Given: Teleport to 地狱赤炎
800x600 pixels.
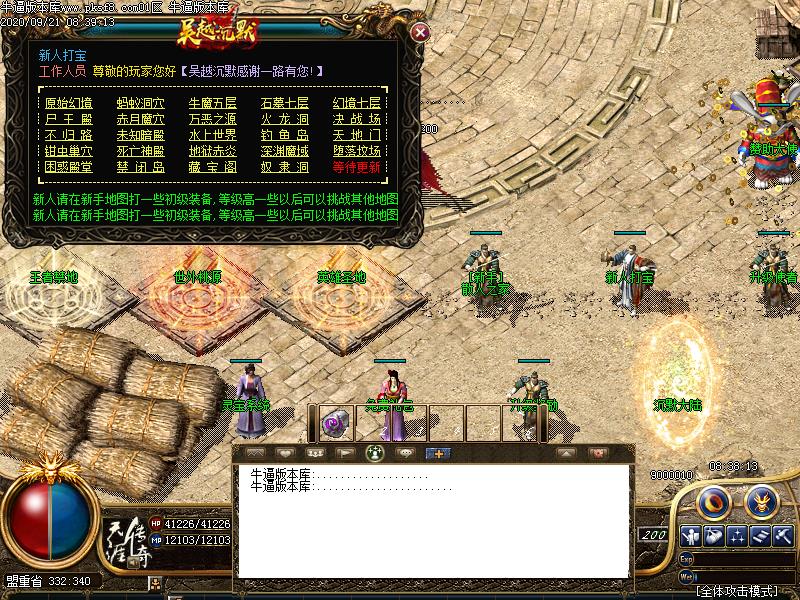Looking at the screenshot, I should (x=213, y=151).
